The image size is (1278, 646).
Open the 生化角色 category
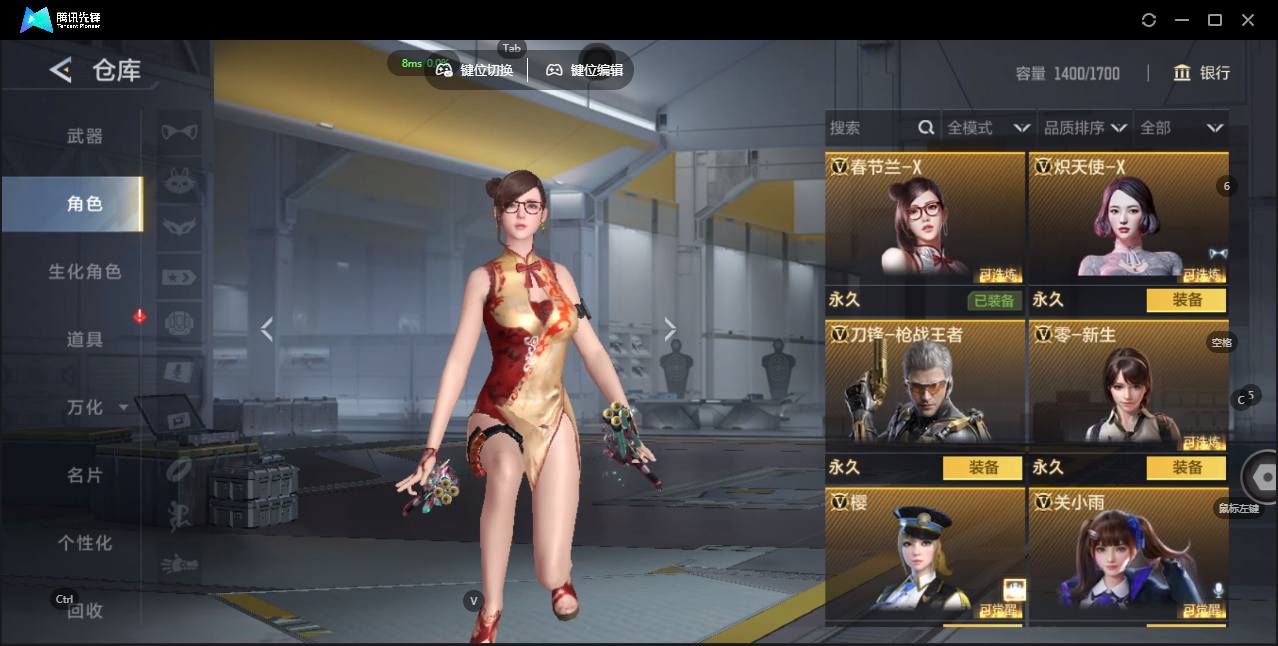[x=85, y=272]
